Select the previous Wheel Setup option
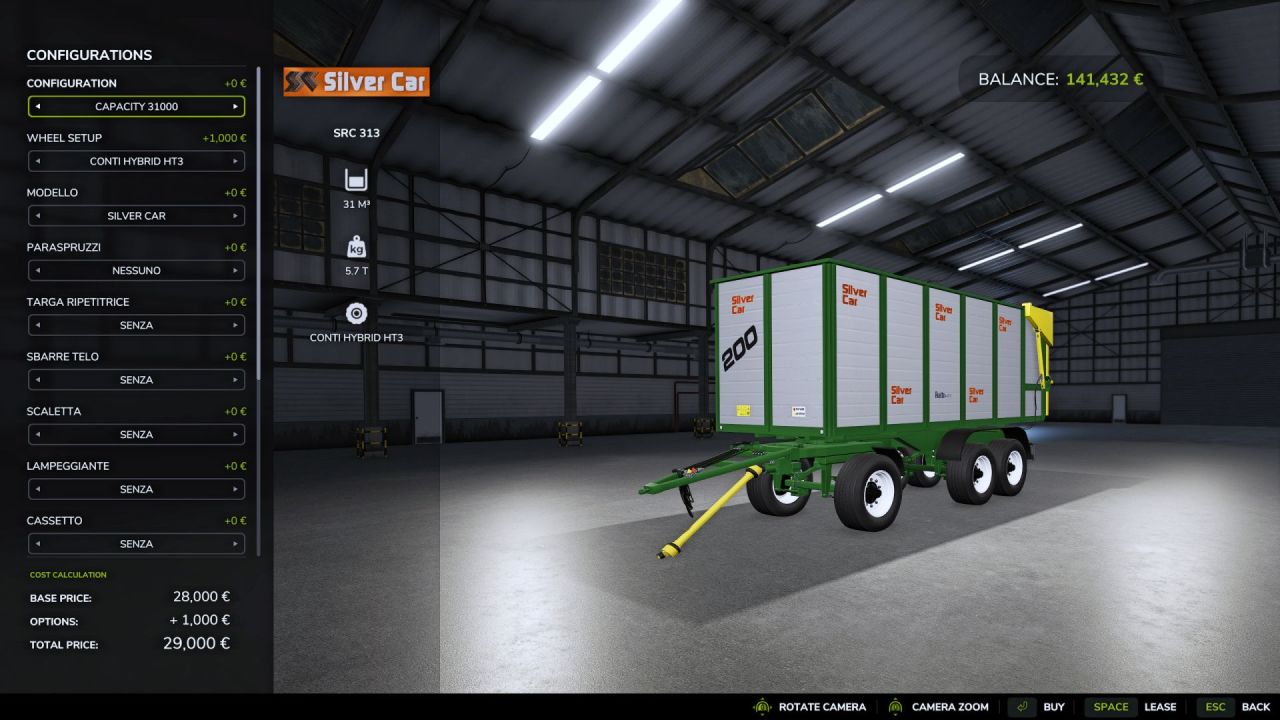This screenshot has width=1280, height=720. click(x=37, y=161)
